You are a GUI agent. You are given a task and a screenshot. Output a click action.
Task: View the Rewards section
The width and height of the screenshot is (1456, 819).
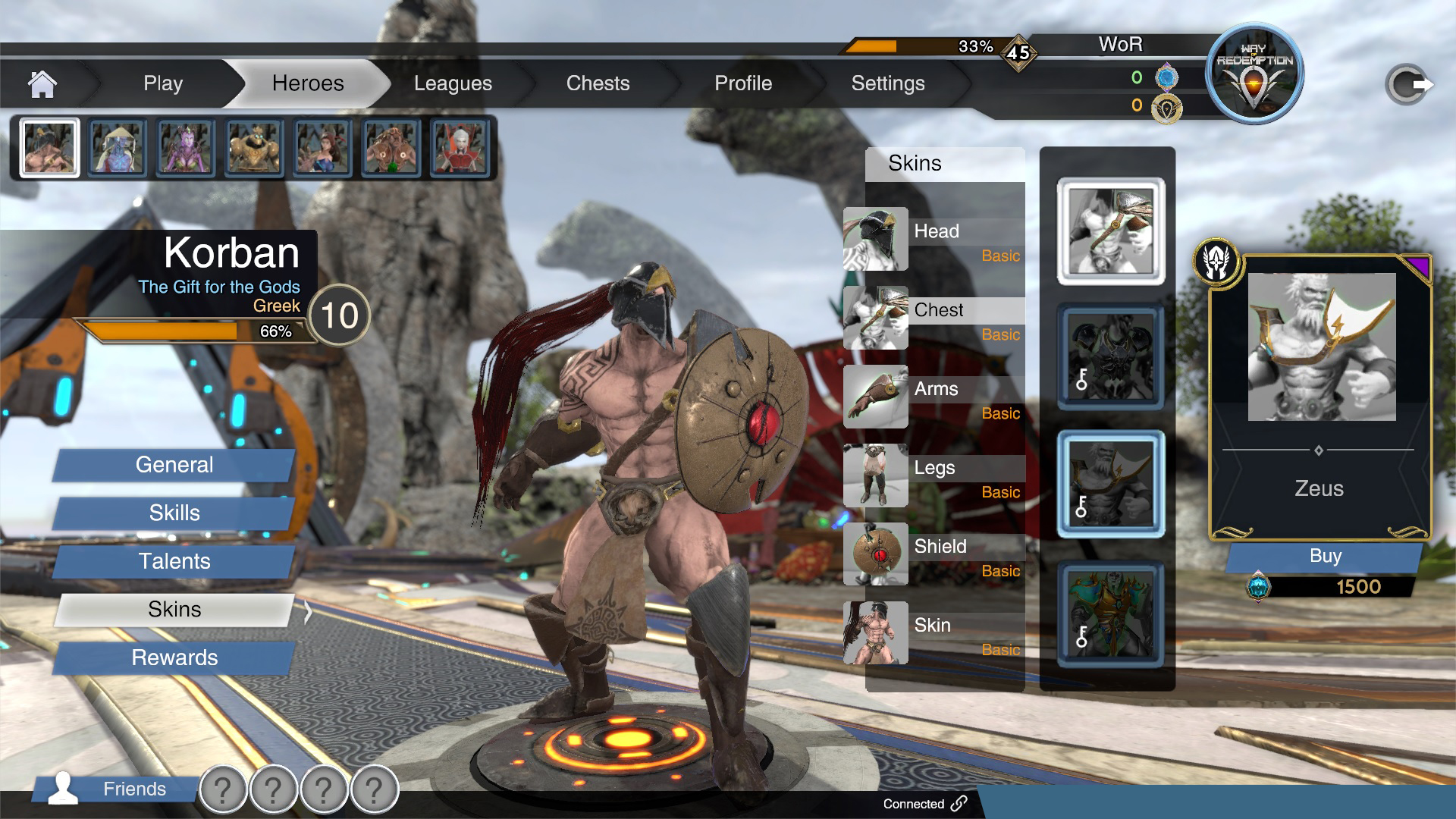coord(174,657)
